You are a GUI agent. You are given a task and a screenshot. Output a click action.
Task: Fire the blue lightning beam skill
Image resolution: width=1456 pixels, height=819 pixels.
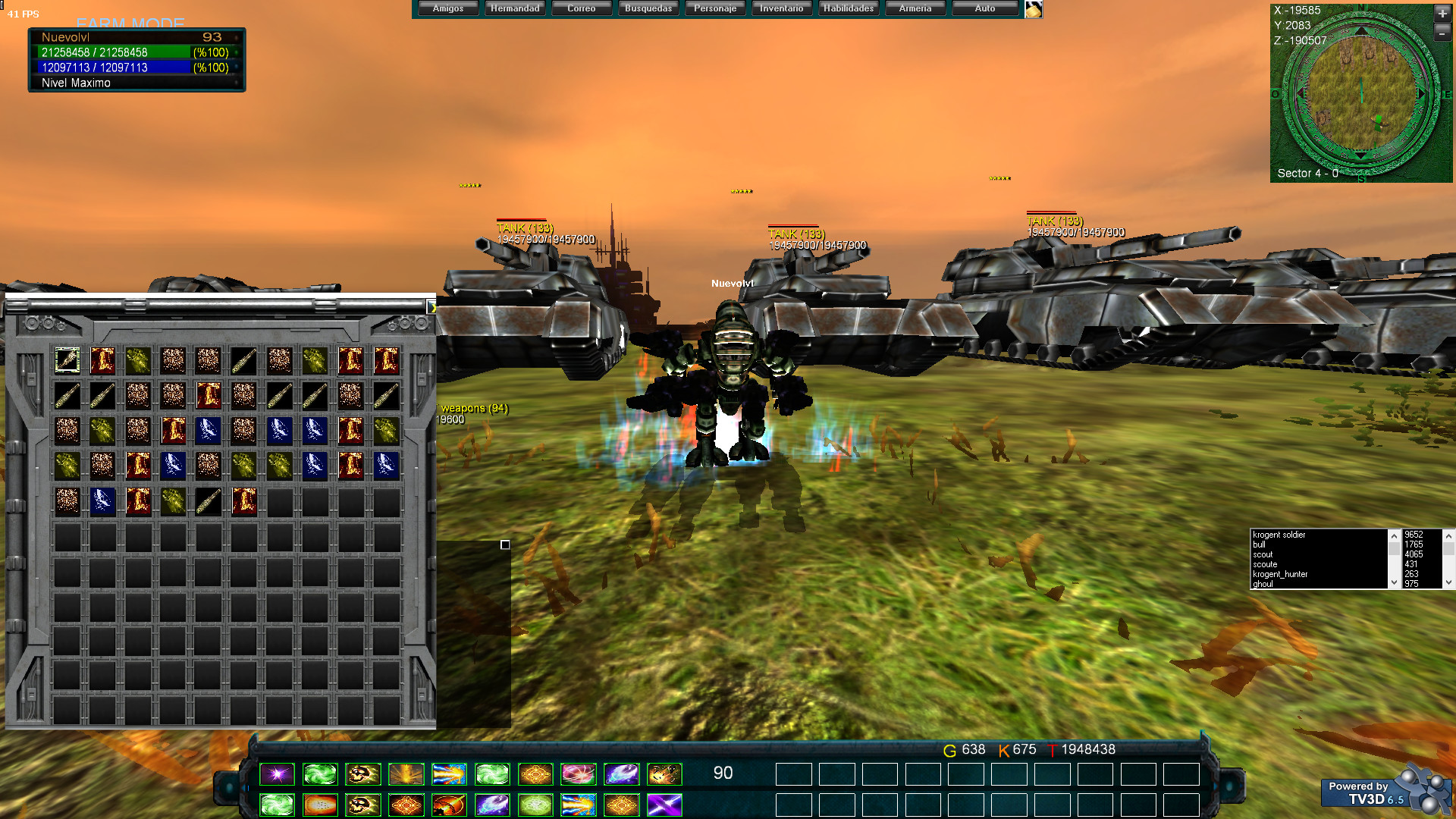click(x=448, y=774)
